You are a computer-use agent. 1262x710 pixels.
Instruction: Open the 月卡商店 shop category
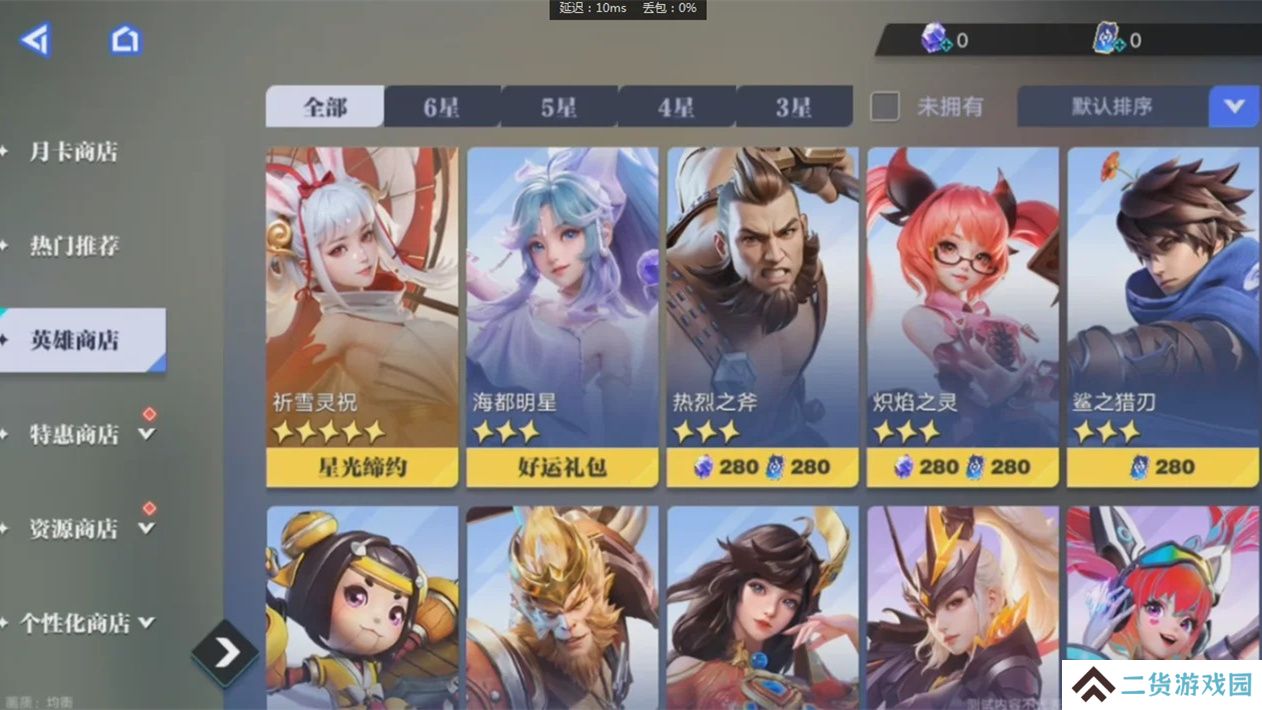click(73, 152)
